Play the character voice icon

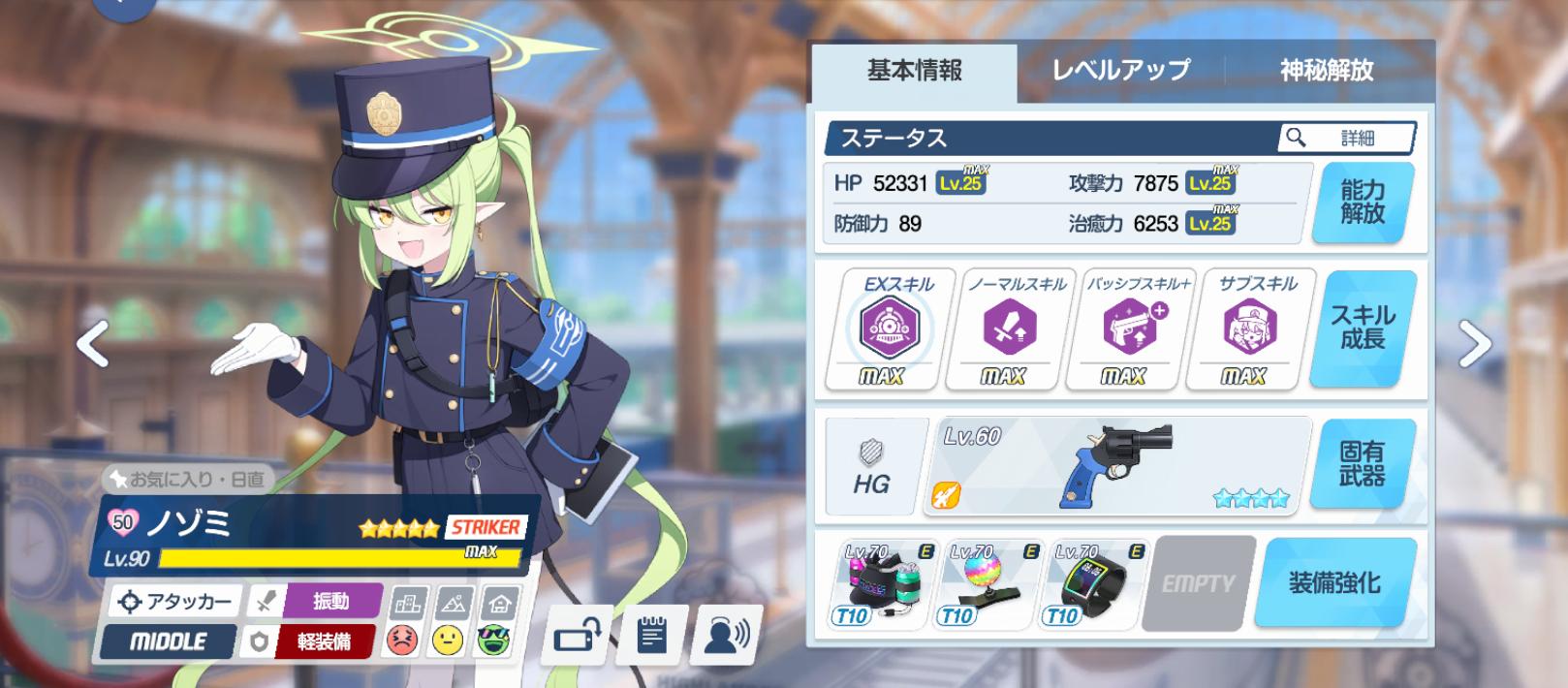[727, 637]
